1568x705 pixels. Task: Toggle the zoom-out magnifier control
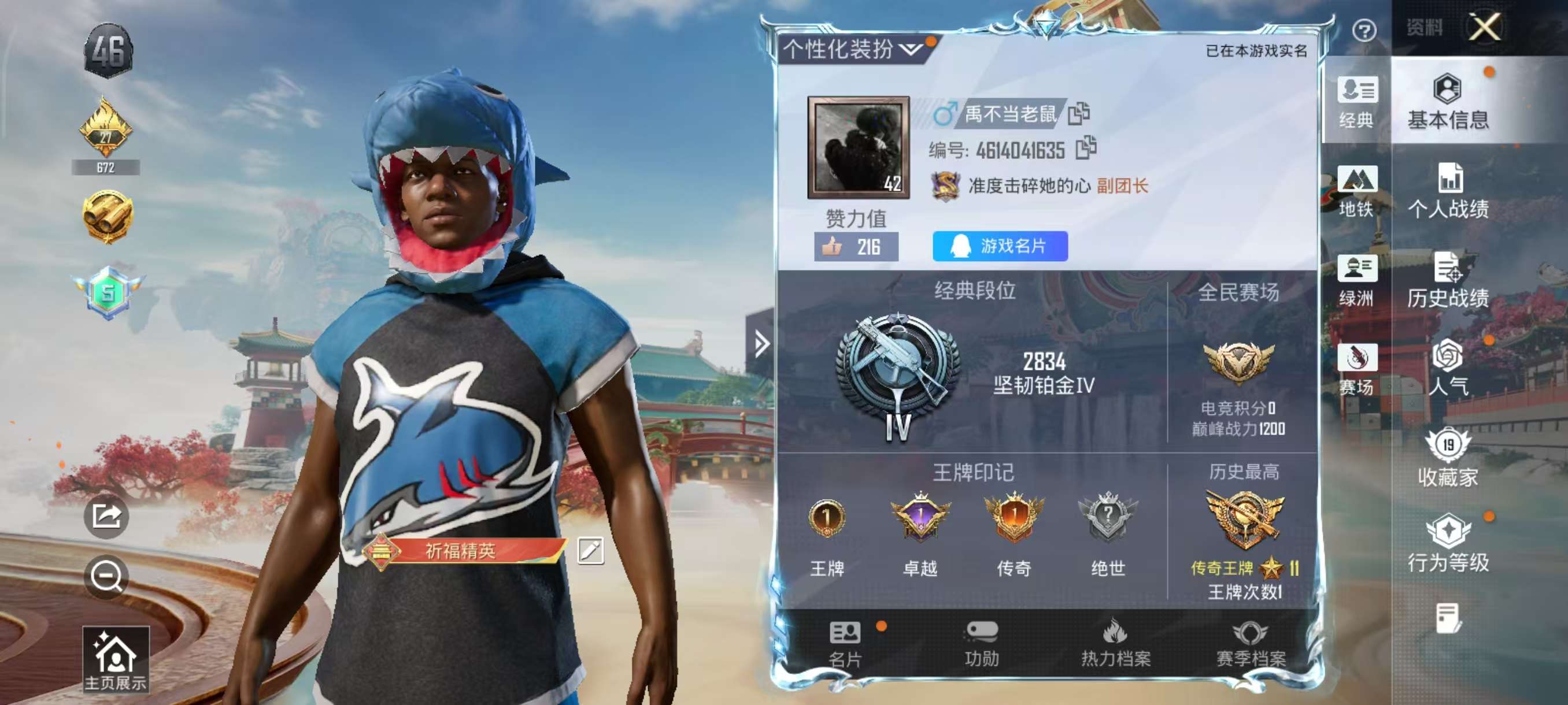point(107,577)
